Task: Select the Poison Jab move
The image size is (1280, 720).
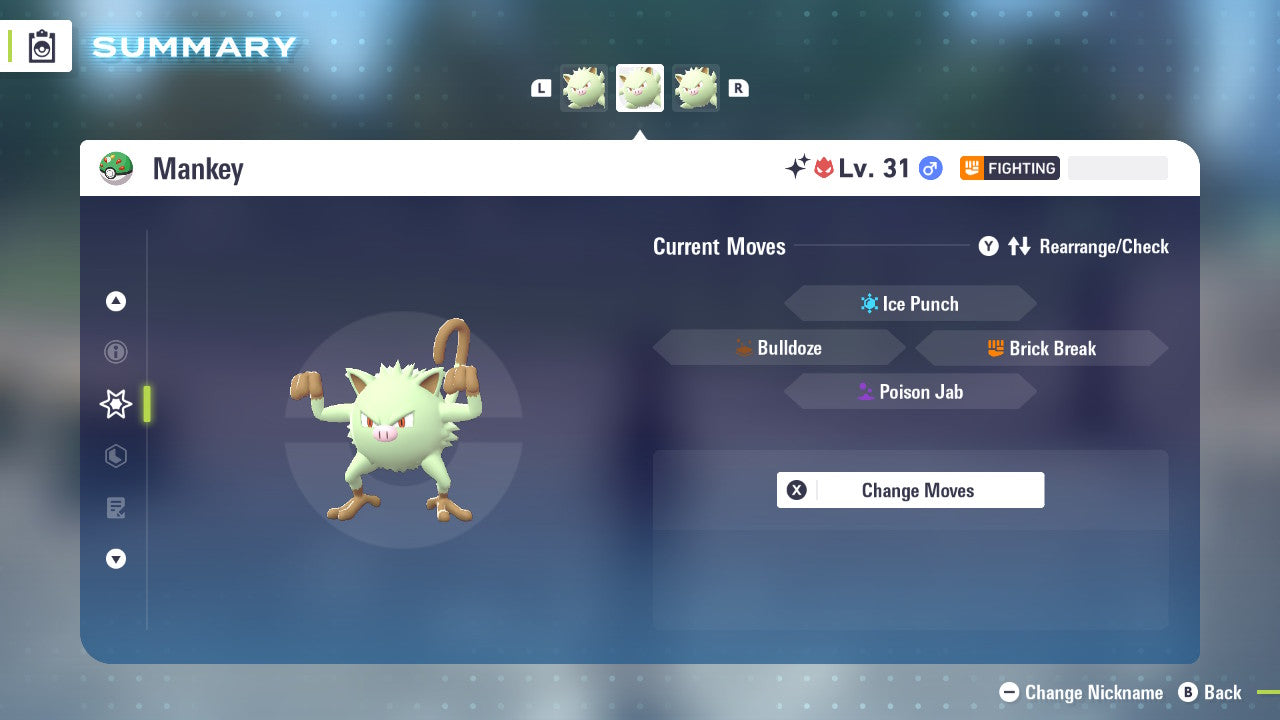Action: click(910, 391)
